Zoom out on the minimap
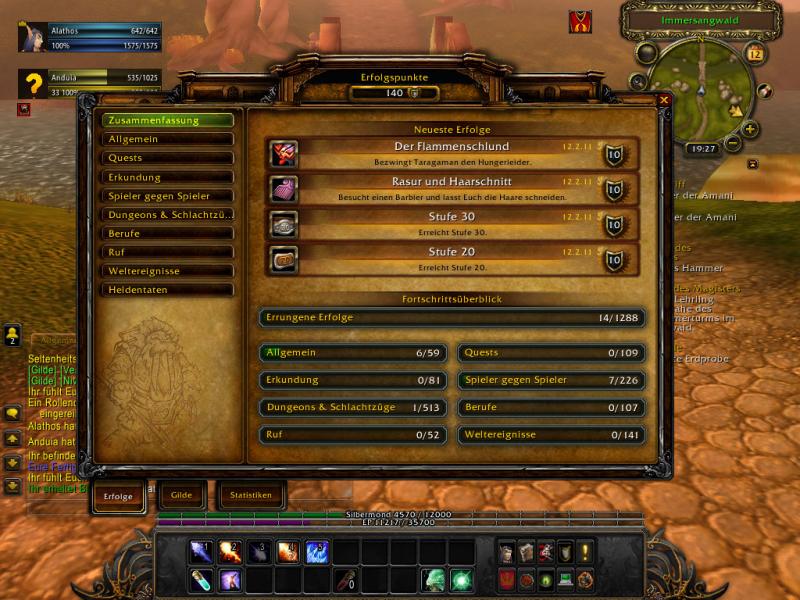This screenshot has width=800, height=600. 733,144
